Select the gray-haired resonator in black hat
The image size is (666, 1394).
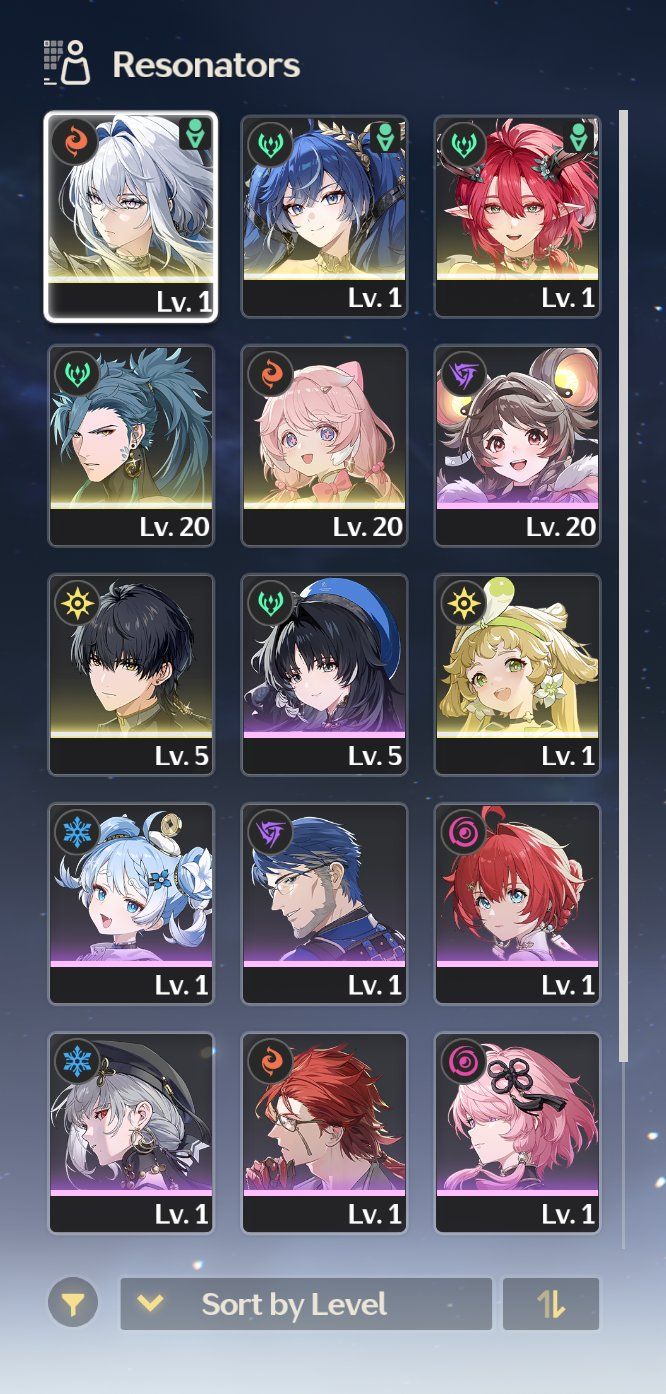click(x=131, y=1132)
